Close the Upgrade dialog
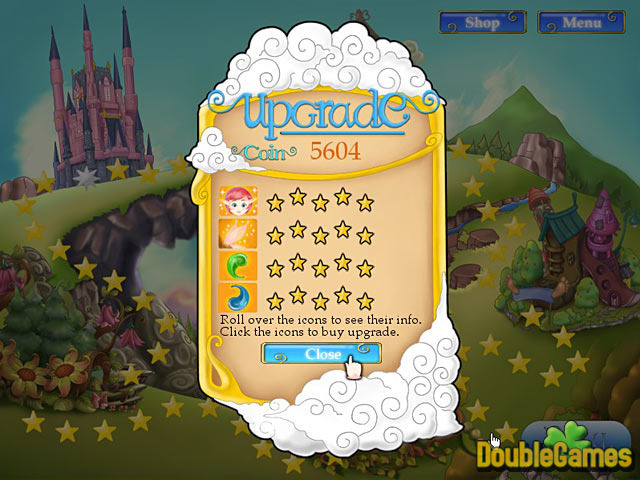 click(321, 353)
